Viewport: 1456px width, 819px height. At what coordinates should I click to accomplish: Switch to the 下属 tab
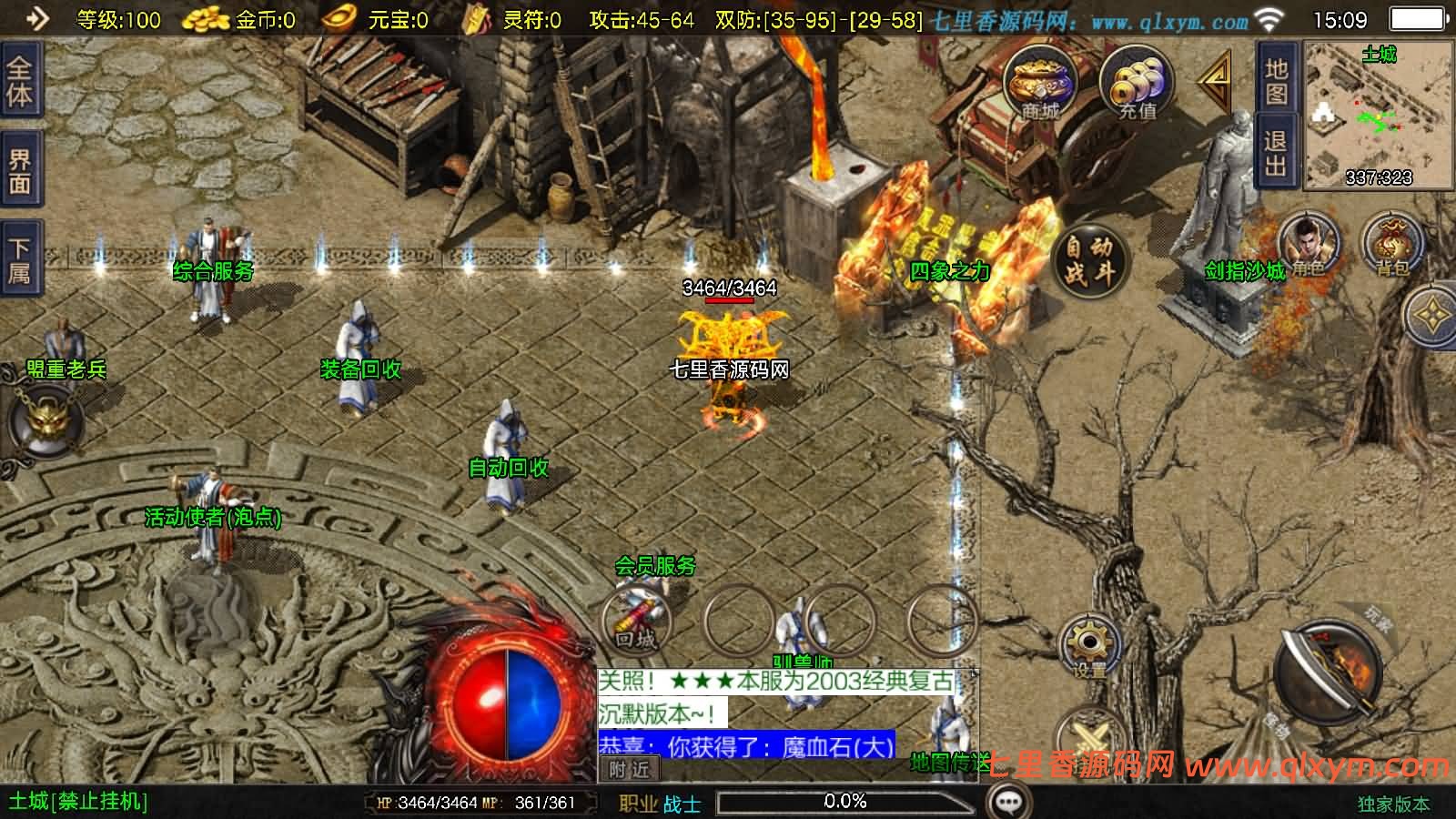point(19,260)
